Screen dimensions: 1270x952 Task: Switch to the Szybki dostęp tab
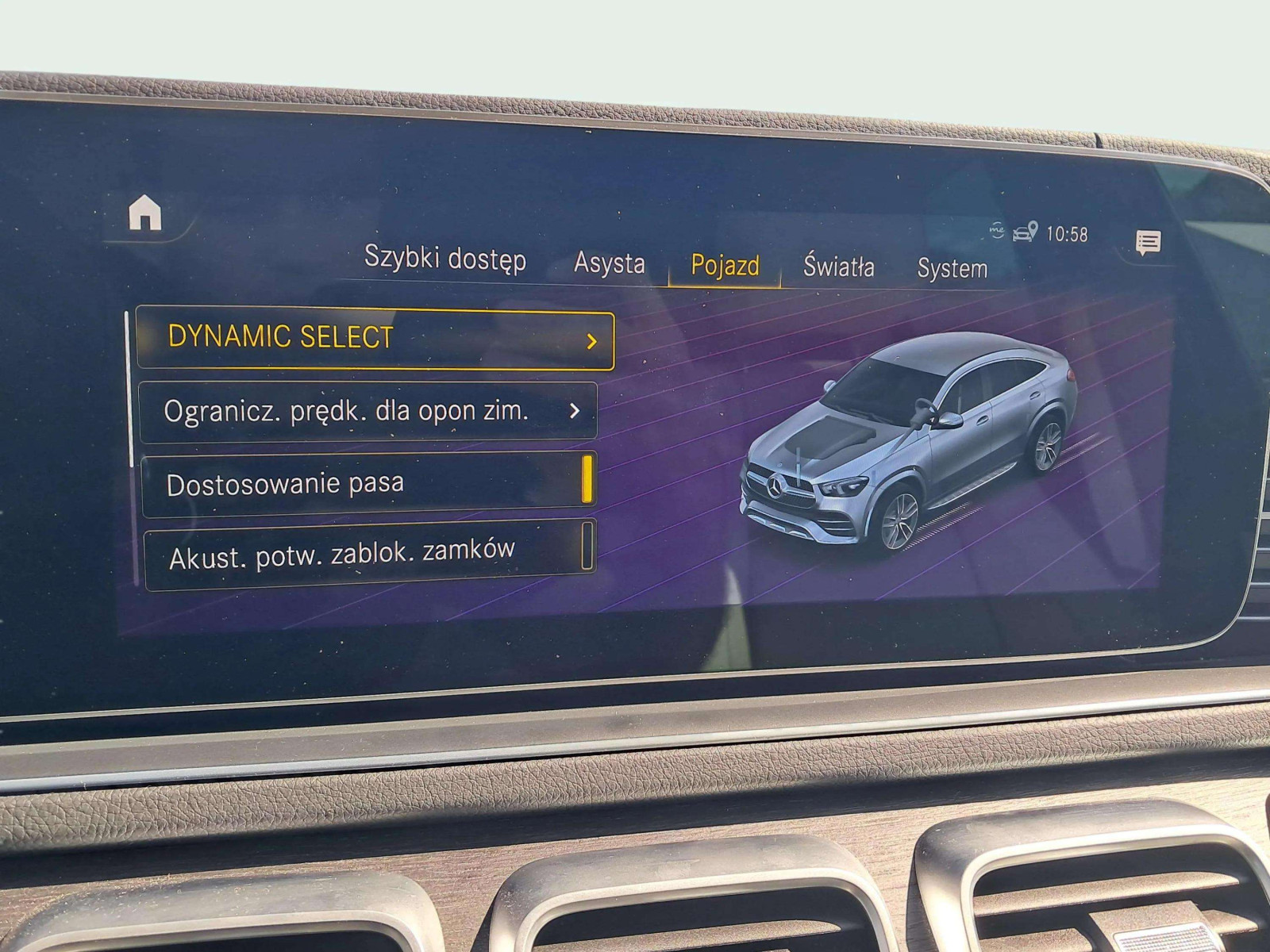tap(444, 259)
